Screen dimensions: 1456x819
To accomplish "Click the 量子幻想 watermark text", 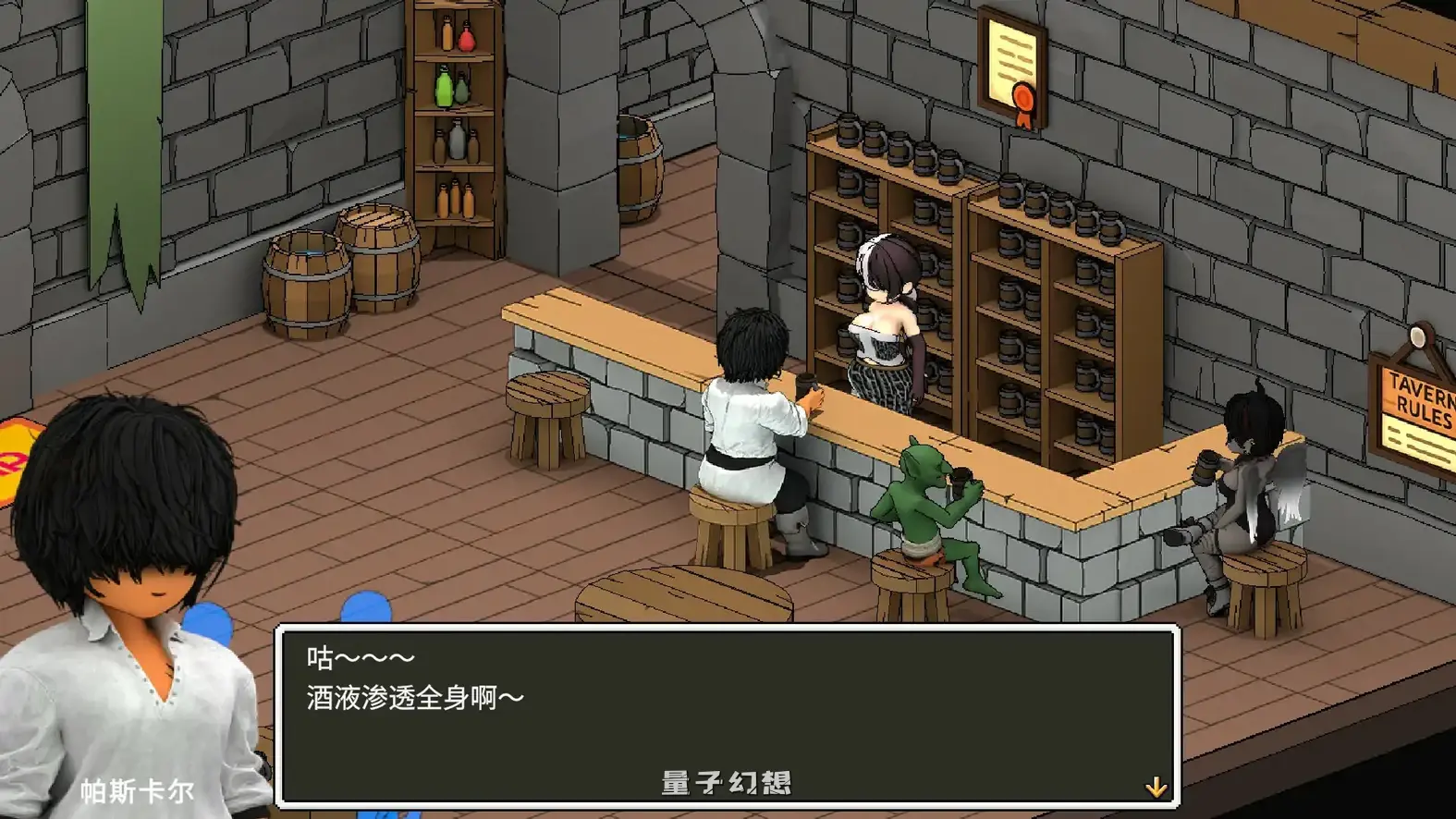I will (726, 781).
